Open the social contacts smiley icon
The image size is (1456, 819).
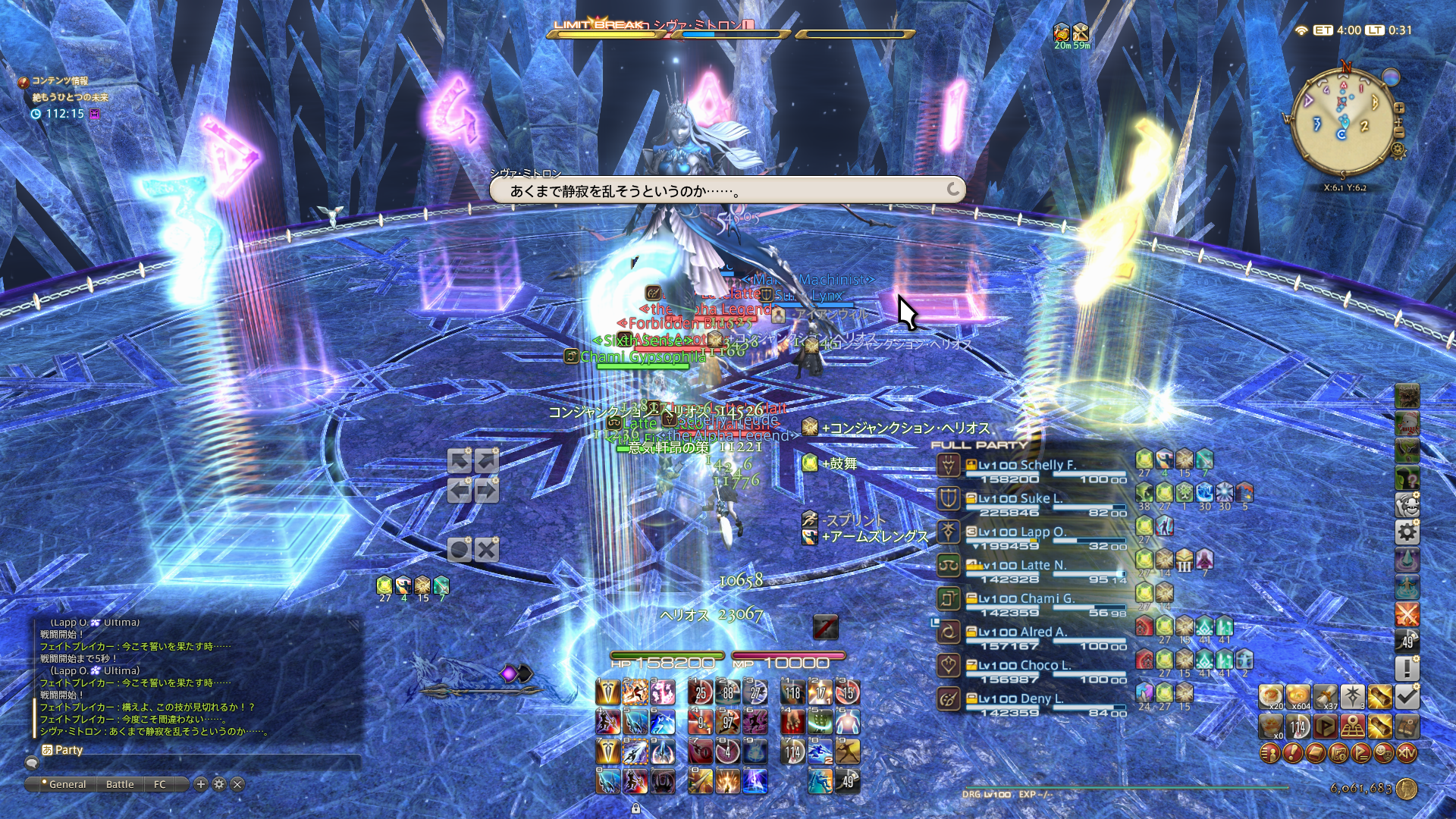(1382, 753)
